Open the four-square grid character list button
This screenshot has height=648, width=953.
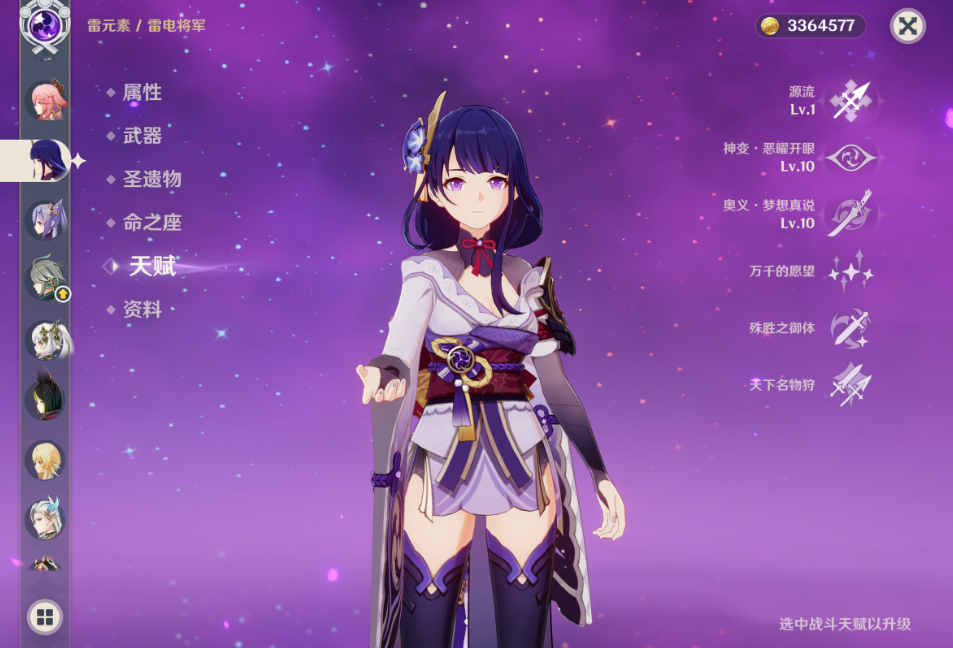coord(44,616)
